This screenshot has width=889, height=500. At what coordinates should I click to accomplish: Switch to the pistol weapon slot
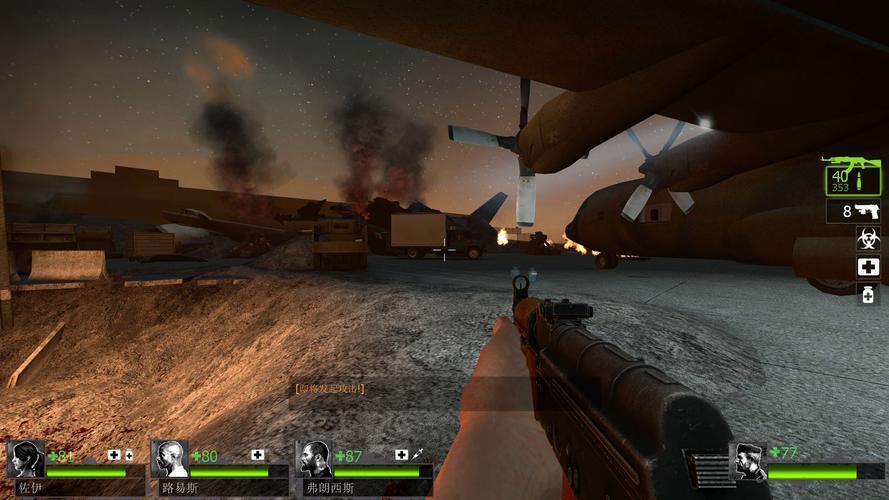pyautogui.click(x=853, y=212)
